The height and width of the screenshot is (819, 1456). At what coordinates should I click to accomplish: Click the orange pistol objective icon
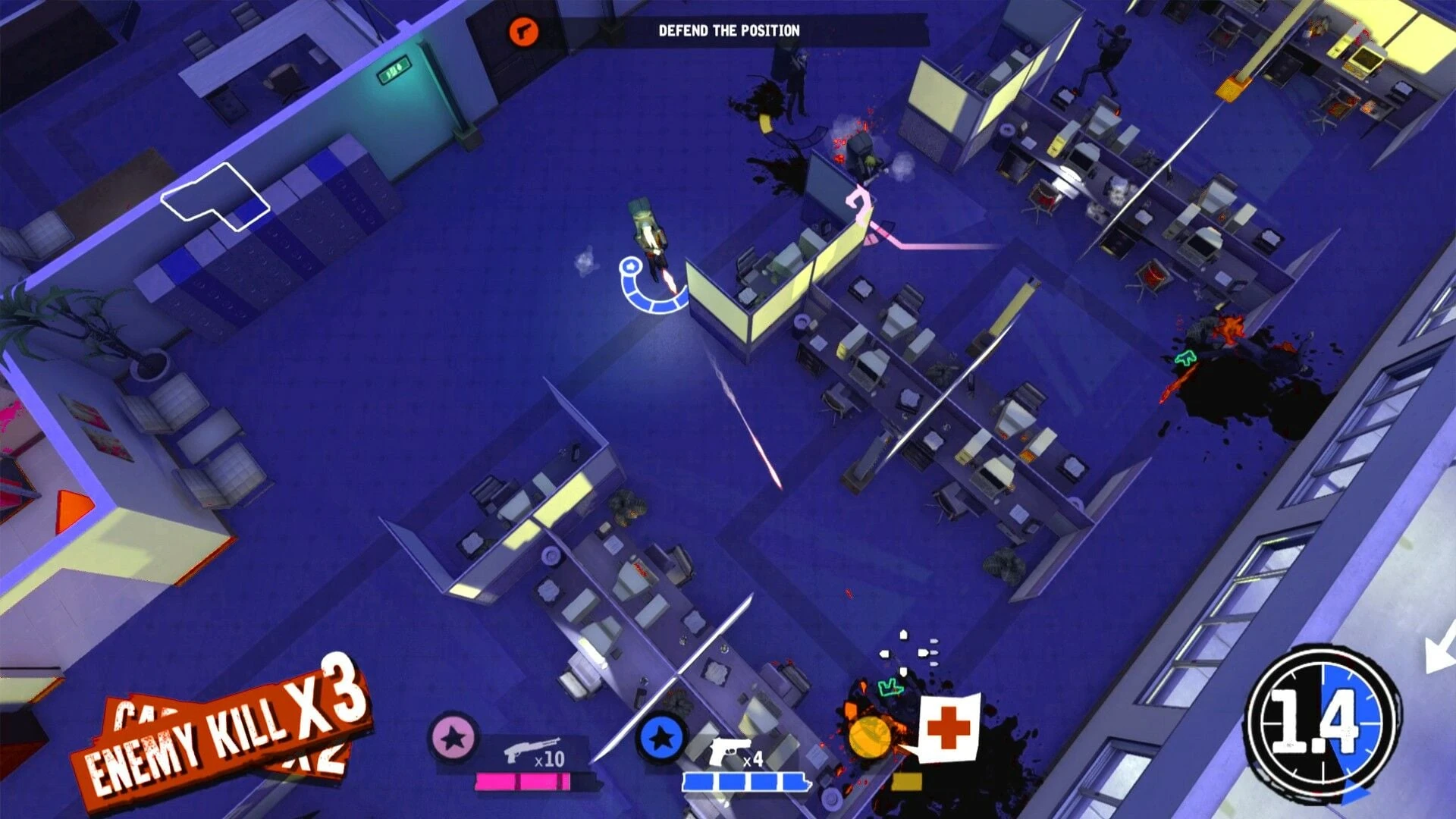point(522,31)
